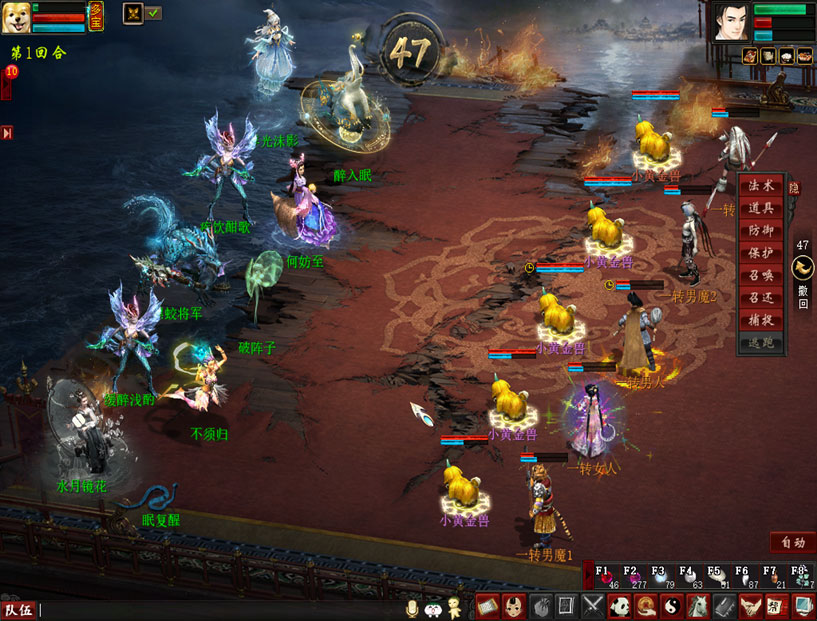817x621 pixels.
Task: Open the 多宝 shop button
Action: click(x=96, y=15)
